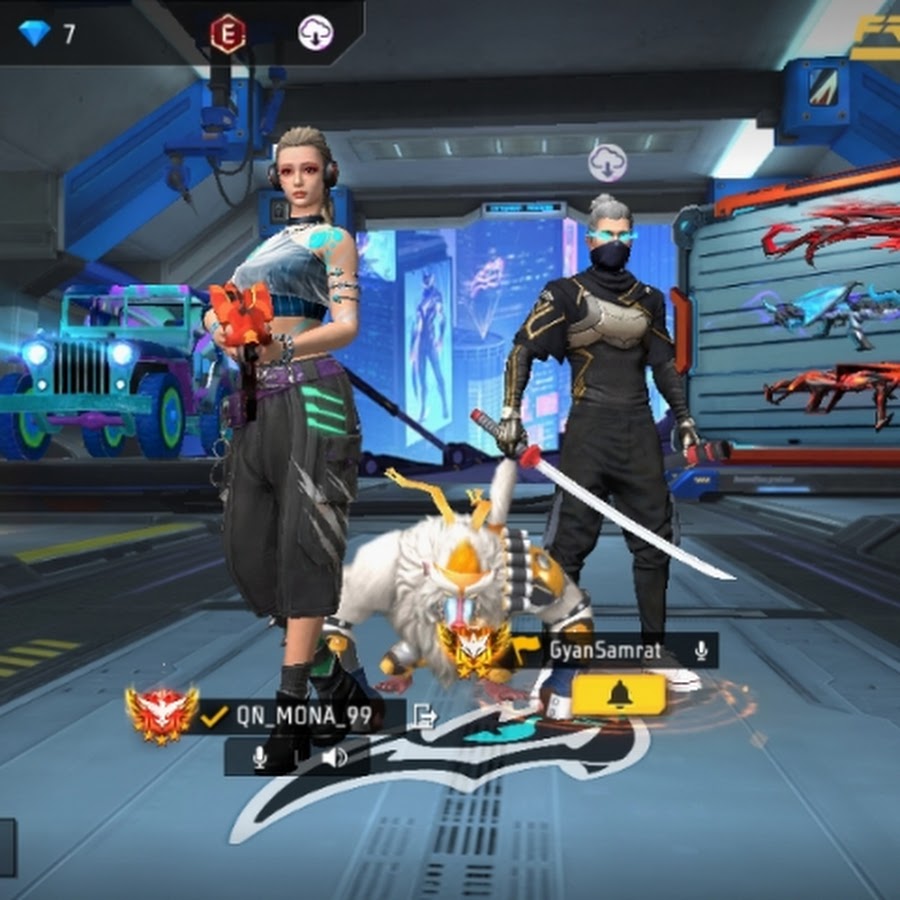
Task: View the rank badge next to QN_MONA_99
Action: 162,713
